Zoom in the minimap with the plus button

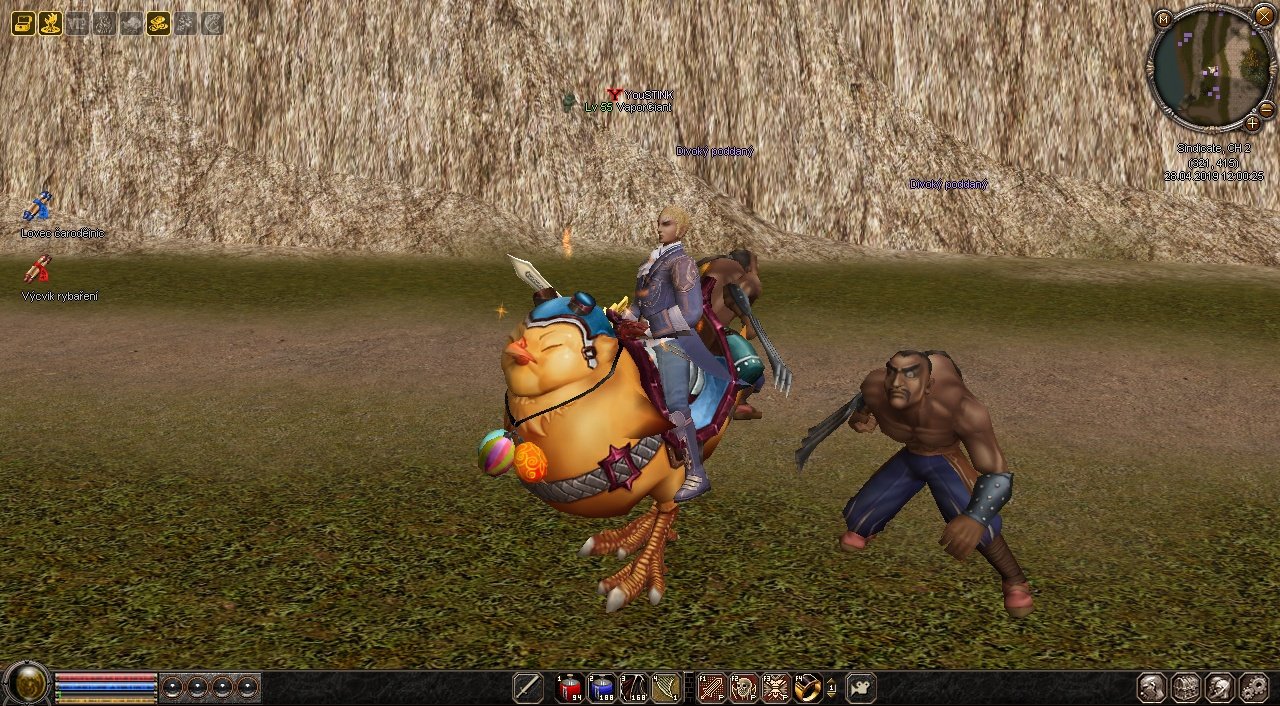(1252, 124)
